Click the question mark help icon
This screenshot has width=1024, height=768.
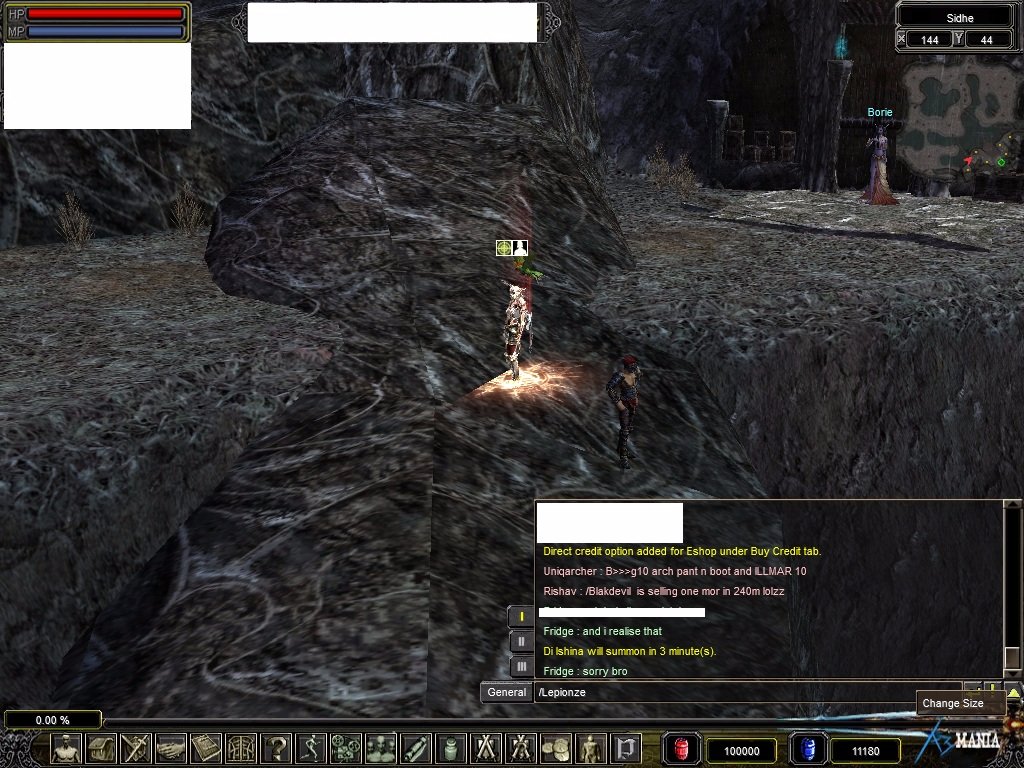point(276,748)
